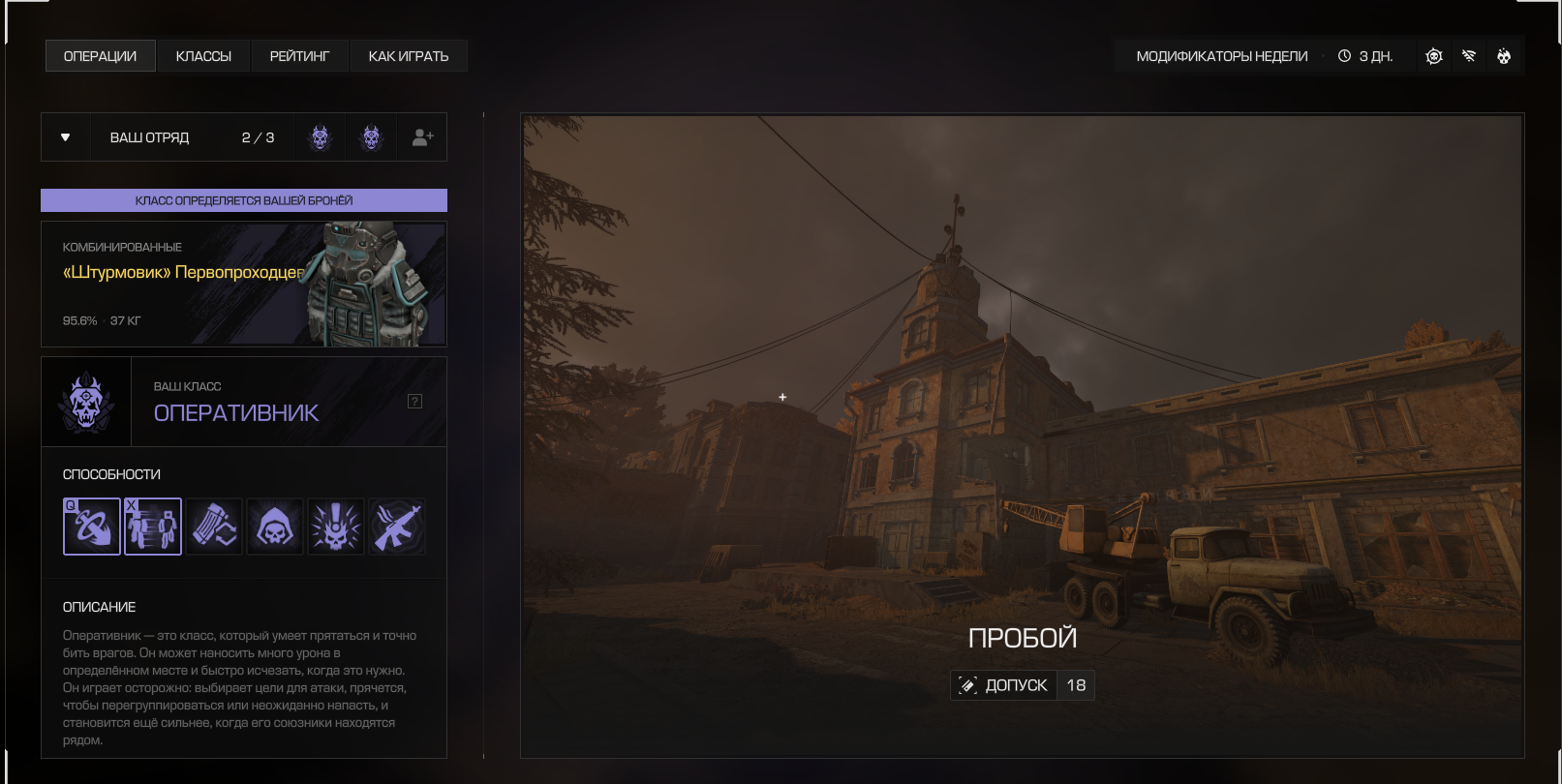The height and width of the screenshot is (784, 1562).
Task: Click the Оперативник class skull emblem
Action: pyautogui.click(x=86, y=402)
